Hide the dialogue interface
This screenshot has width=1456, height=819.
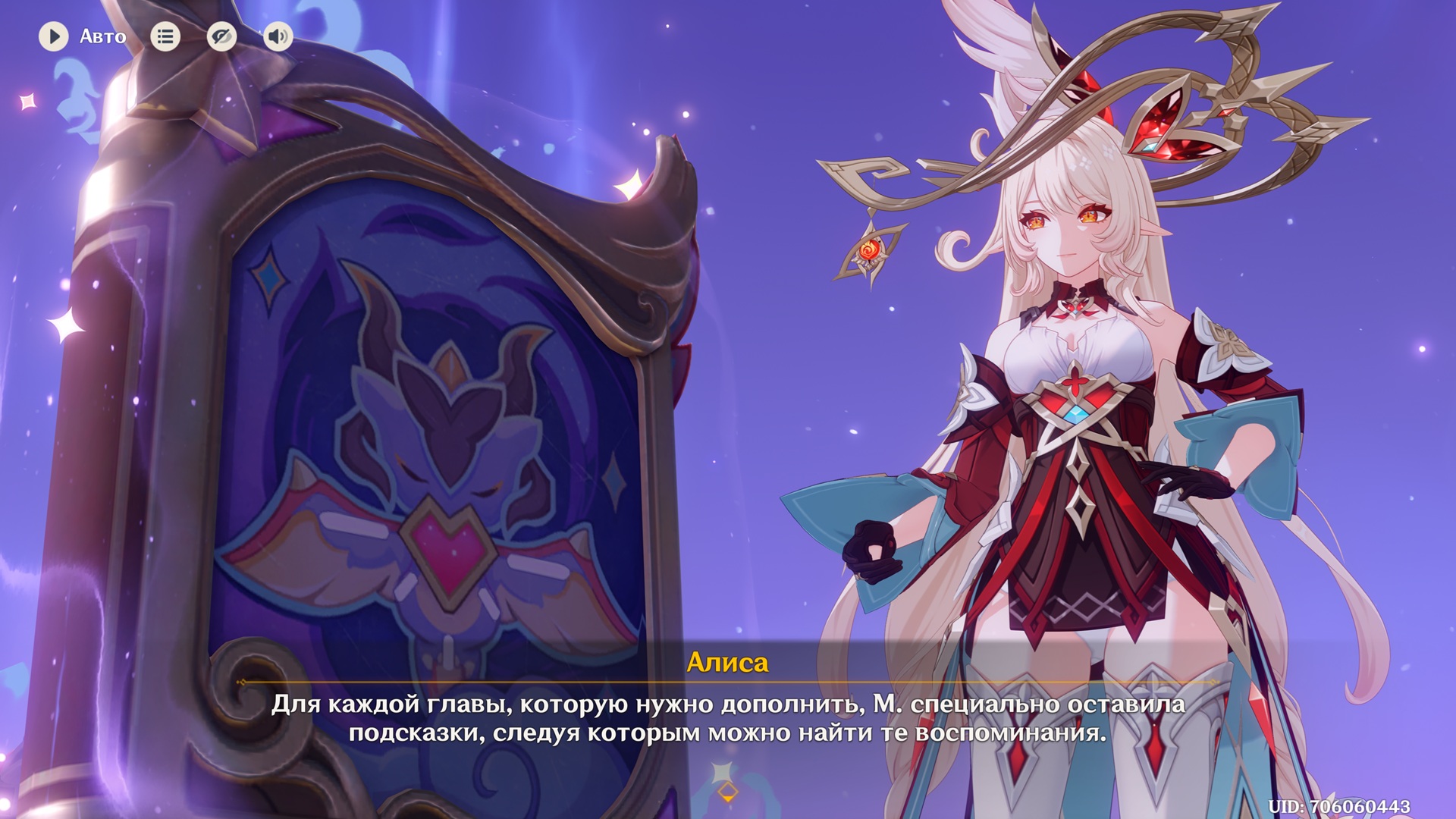pyautogui.click(x=221, y=36)
